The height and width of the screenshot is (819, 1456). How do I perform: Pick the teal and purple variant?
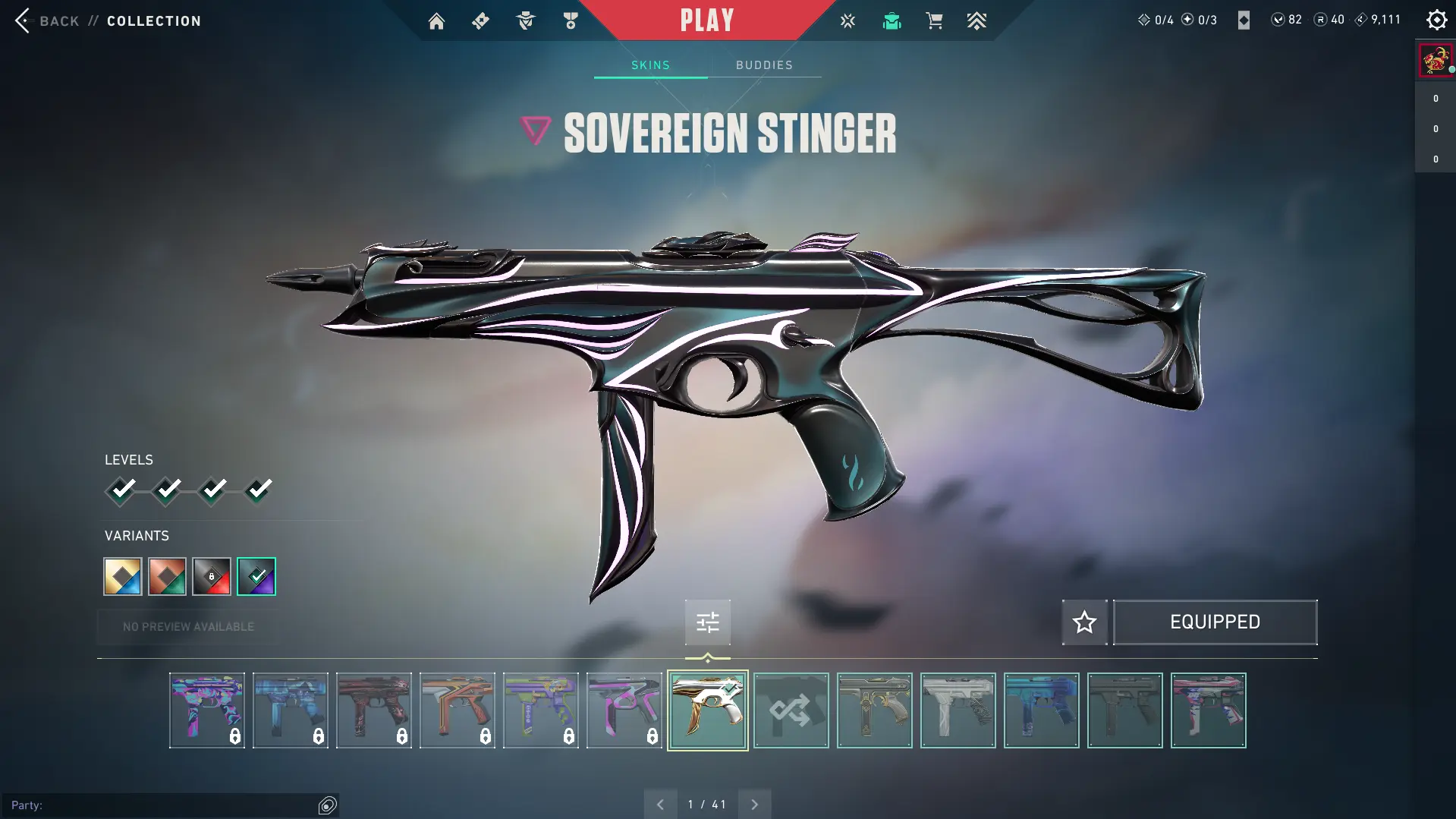(256, 577)
